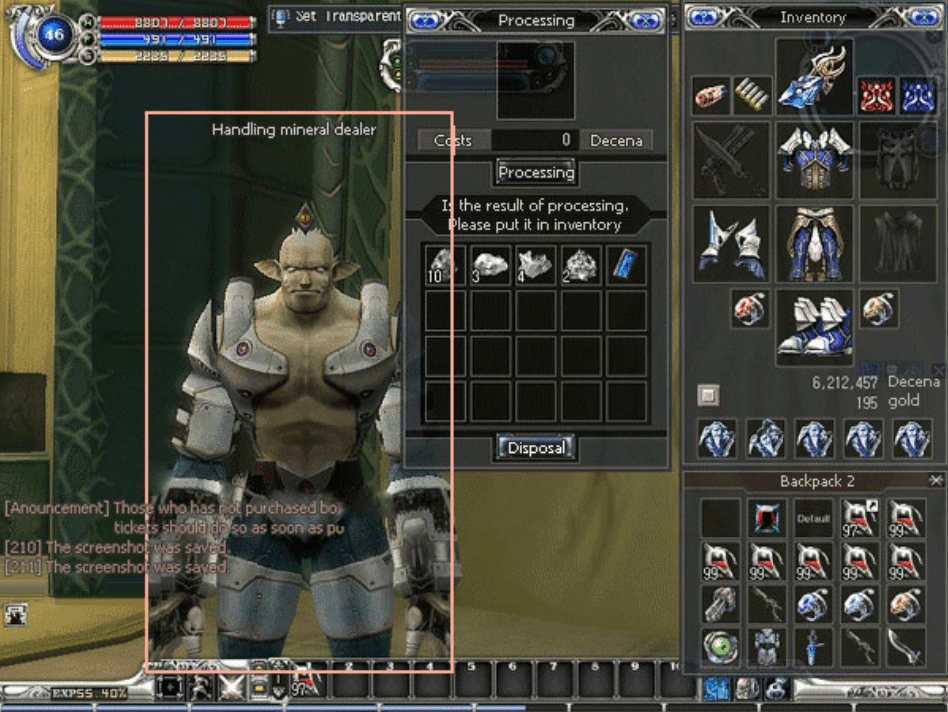The height and width of the screenshot is (712, 948).
Task: Click the equipped blue chest armor
Action: [814, 160]
